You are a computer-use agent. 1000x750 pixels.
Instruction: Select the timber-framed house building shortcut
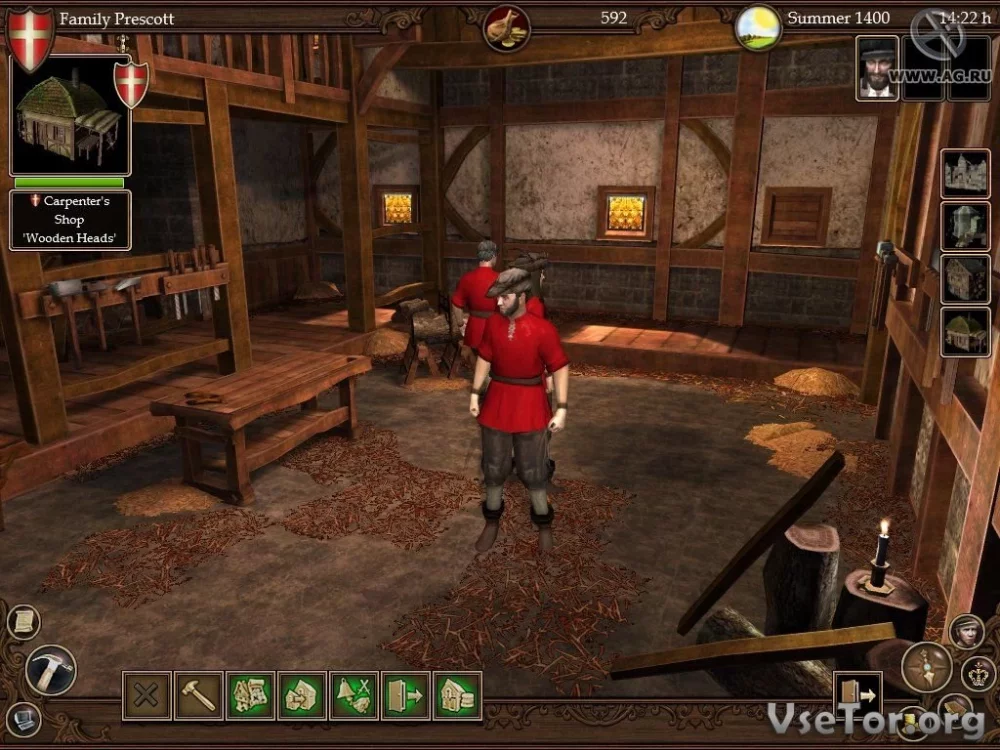pos(965,279)
